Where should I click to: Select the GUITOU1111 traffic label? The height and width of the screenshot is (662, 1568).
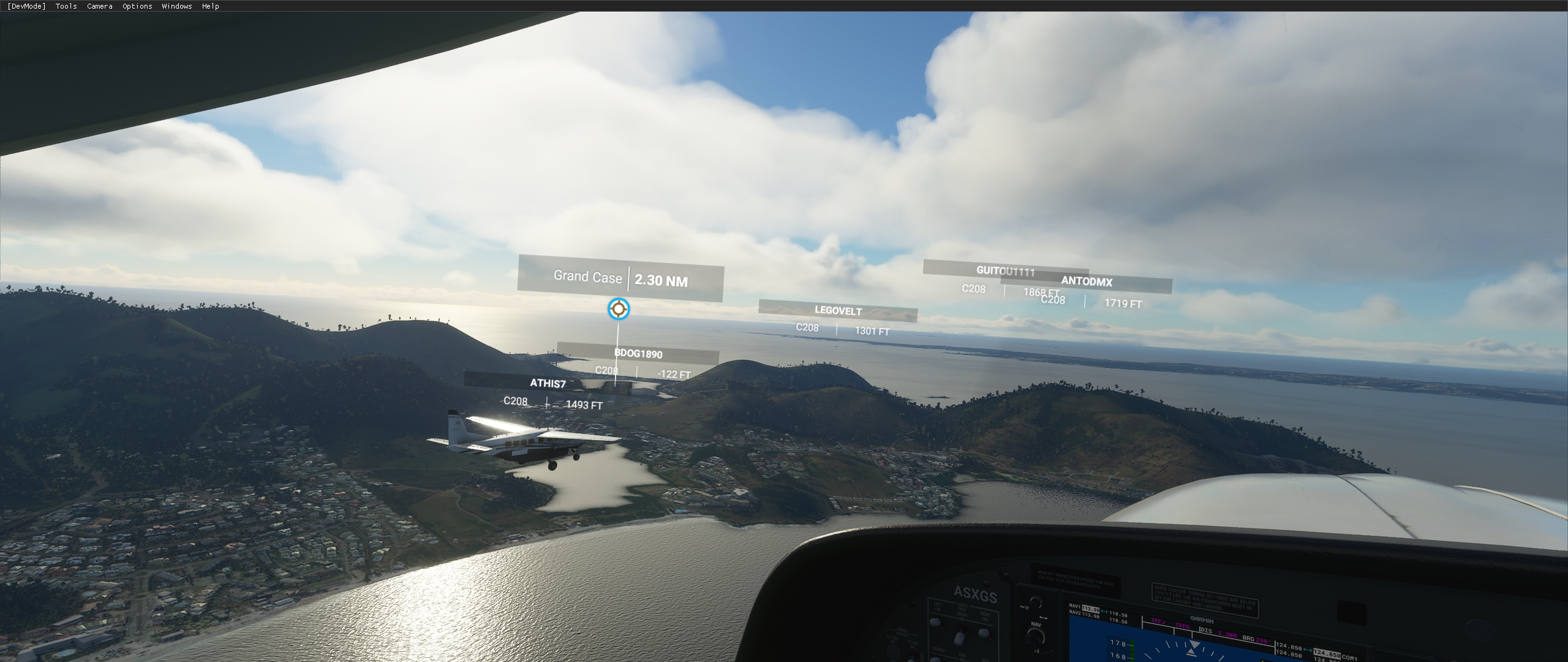click(1006, 271)
